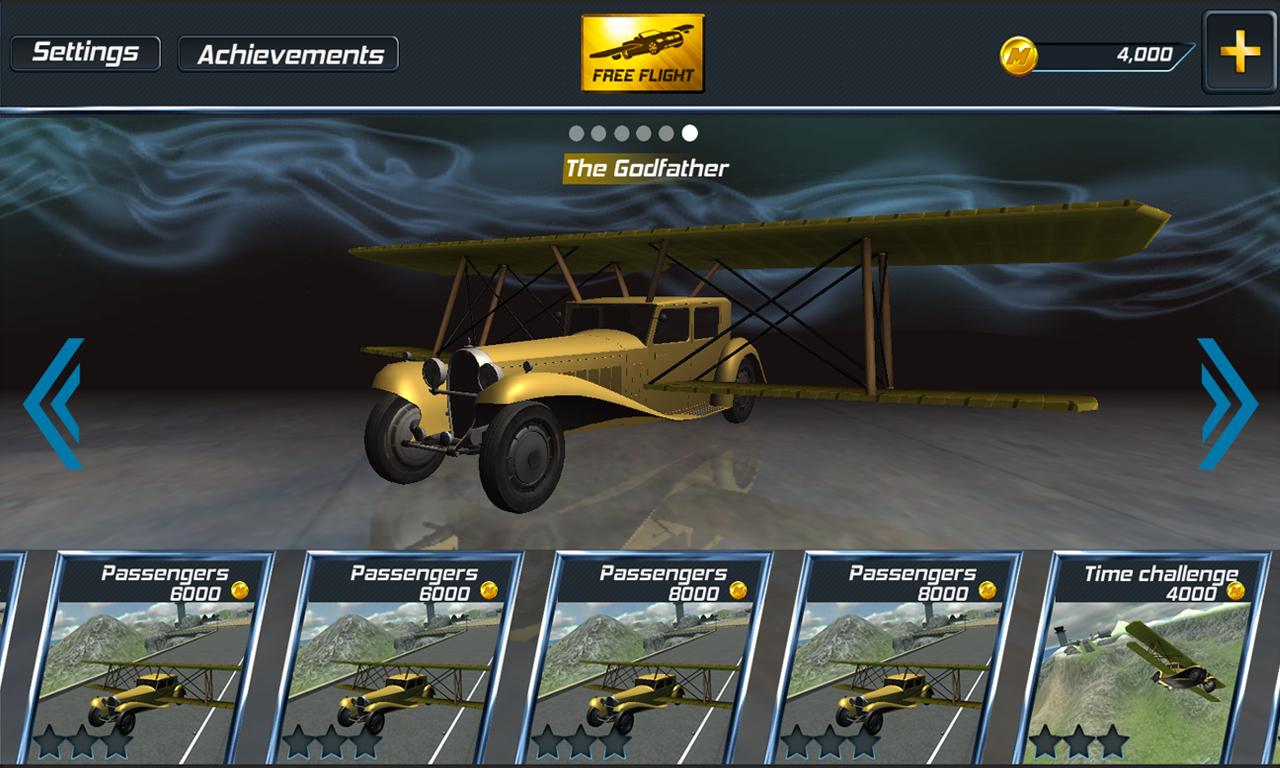Click the coin icon on first Passengers 6000 card

239,589
